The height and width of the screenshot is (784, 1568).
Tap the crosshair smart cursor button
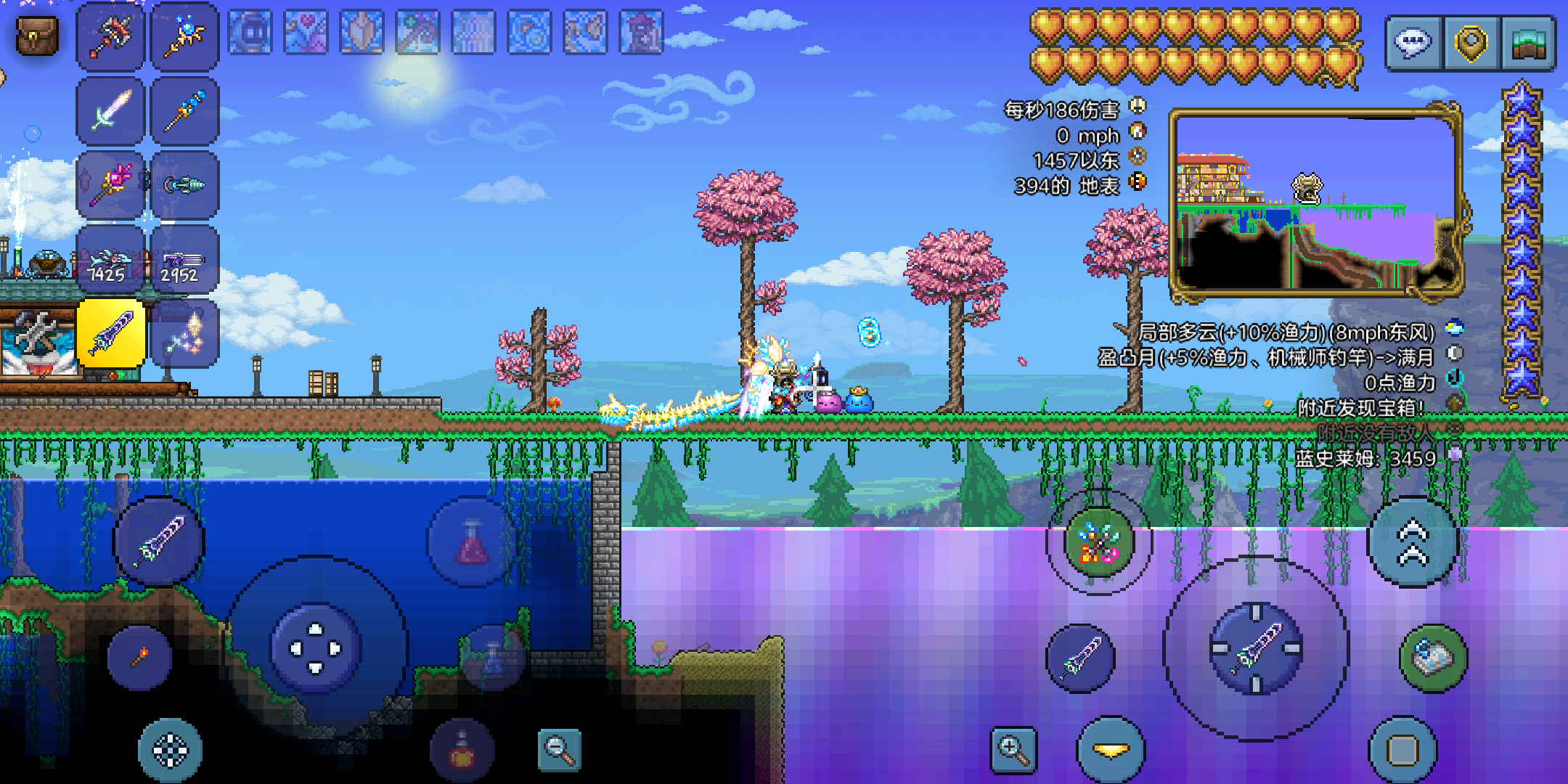tap(170, 750)
